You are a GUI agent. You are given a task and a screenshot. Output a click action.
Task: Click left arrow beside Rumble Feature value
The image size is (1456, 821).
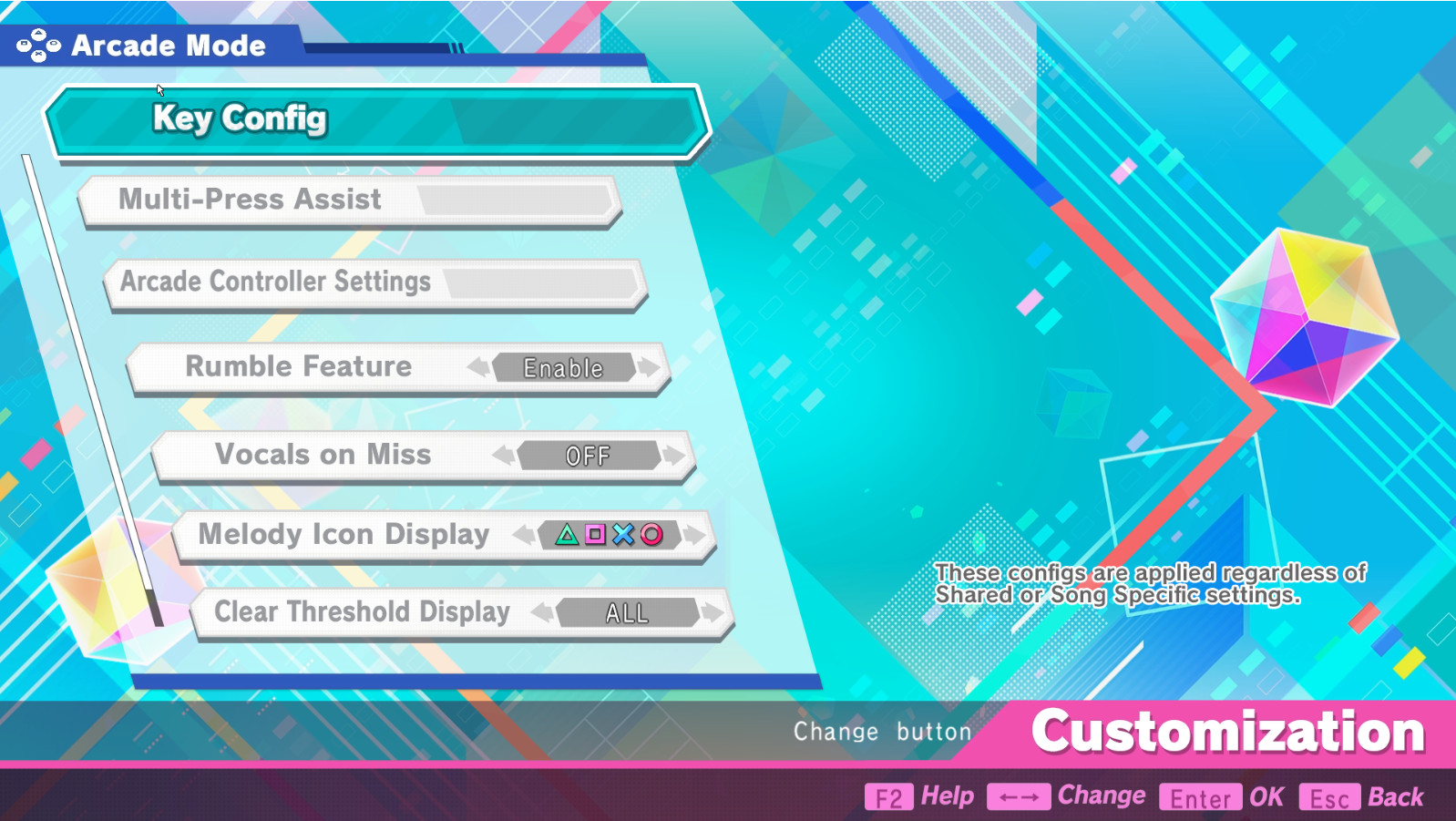(478, 367)
